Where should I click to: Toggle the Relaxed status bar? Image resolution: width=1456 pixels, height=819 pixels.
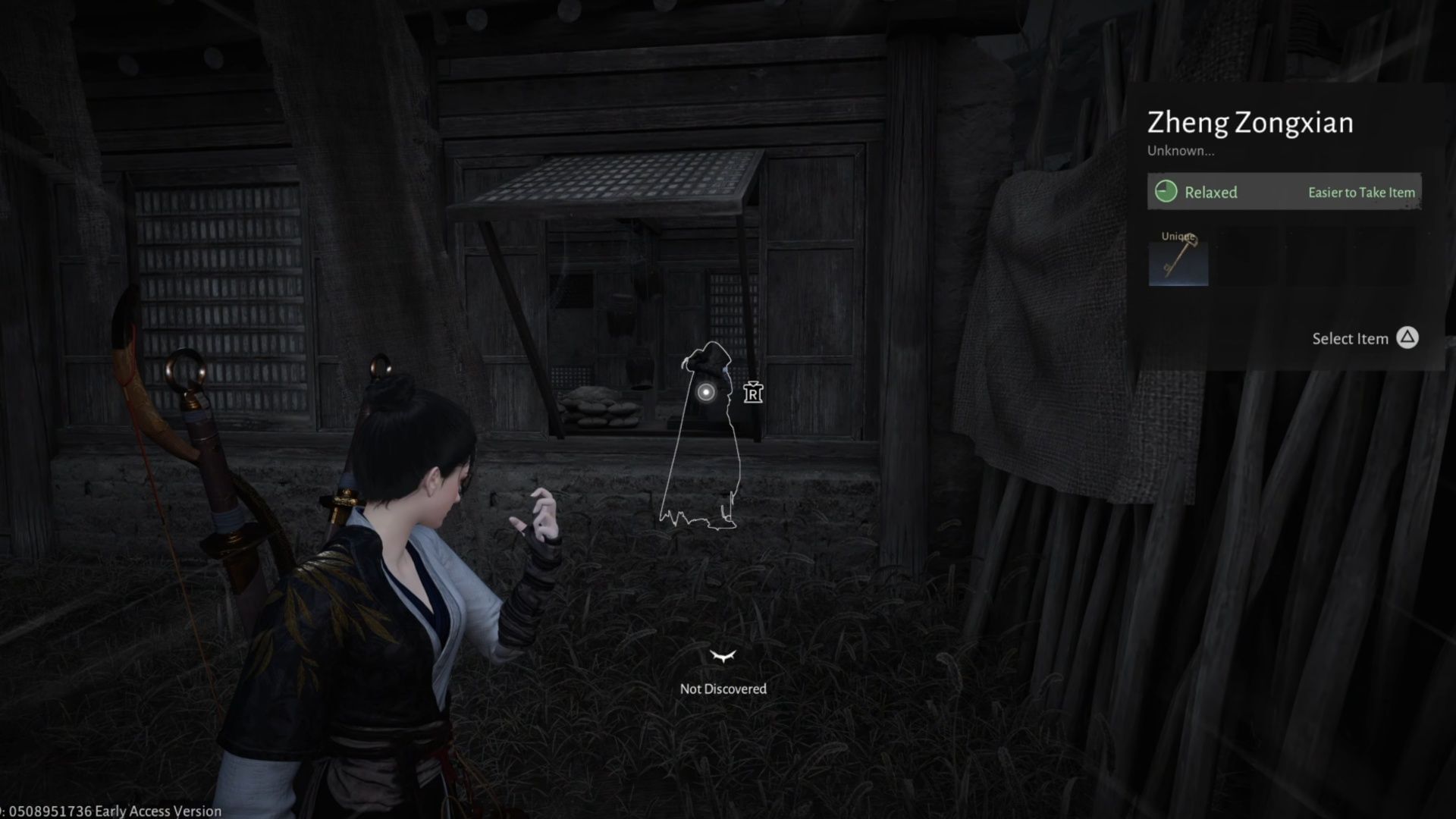click(x=1284, y=192)
